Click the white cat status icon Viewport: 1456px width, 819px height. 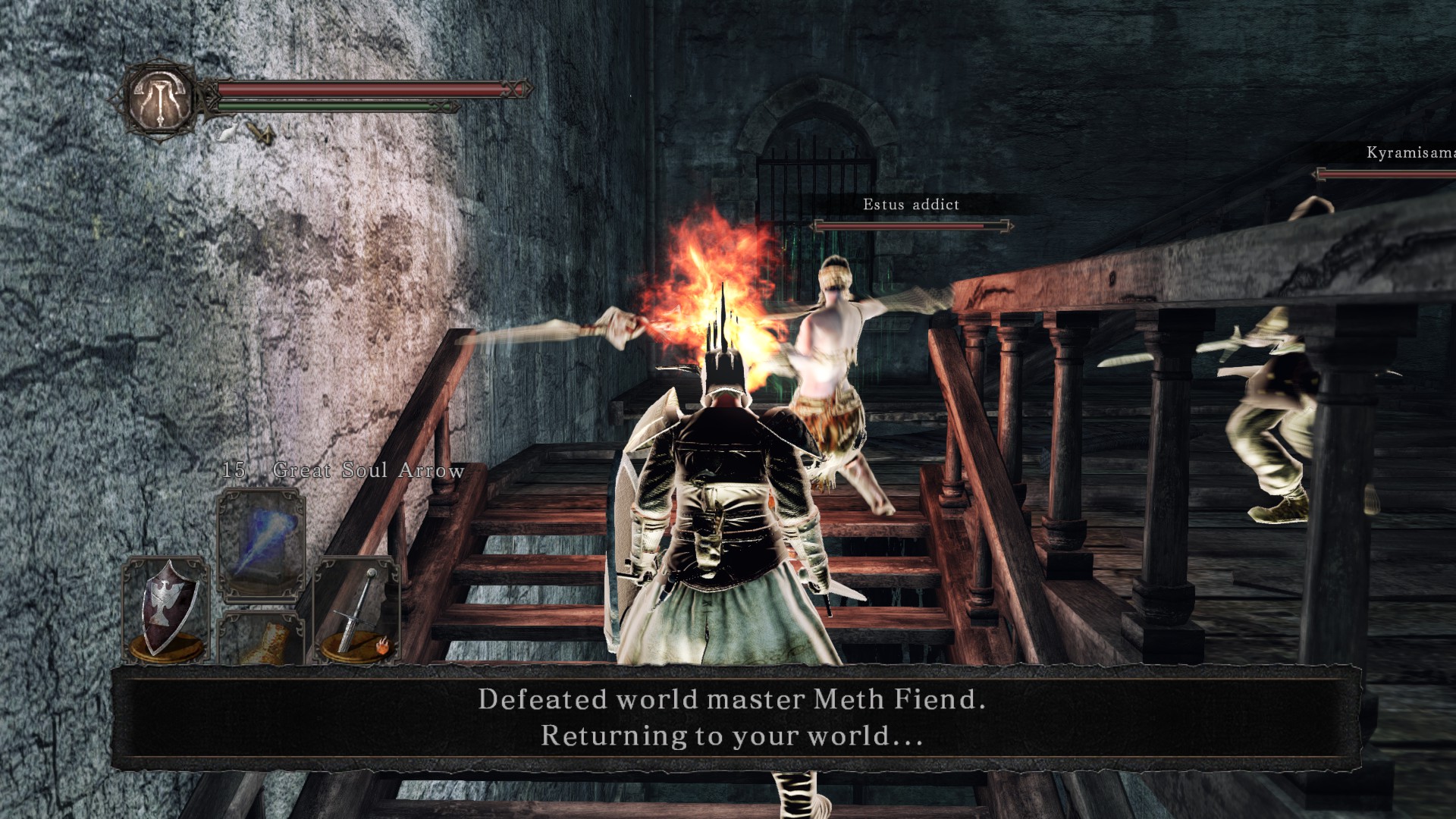pyautogui.click(x=227, y=134)
